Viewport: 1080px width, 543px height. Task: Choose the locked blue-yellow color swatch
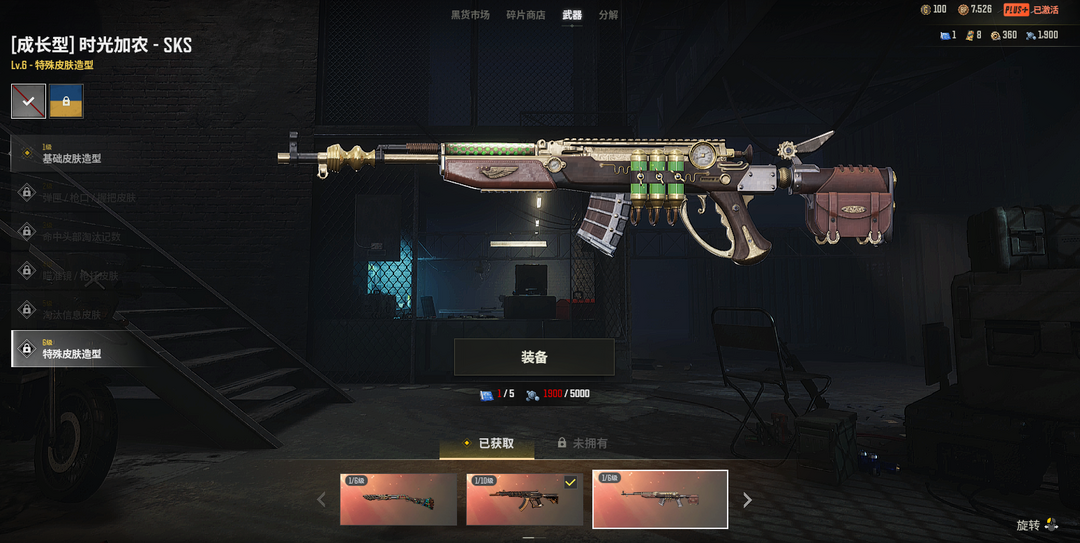click(x=66, y=101)
